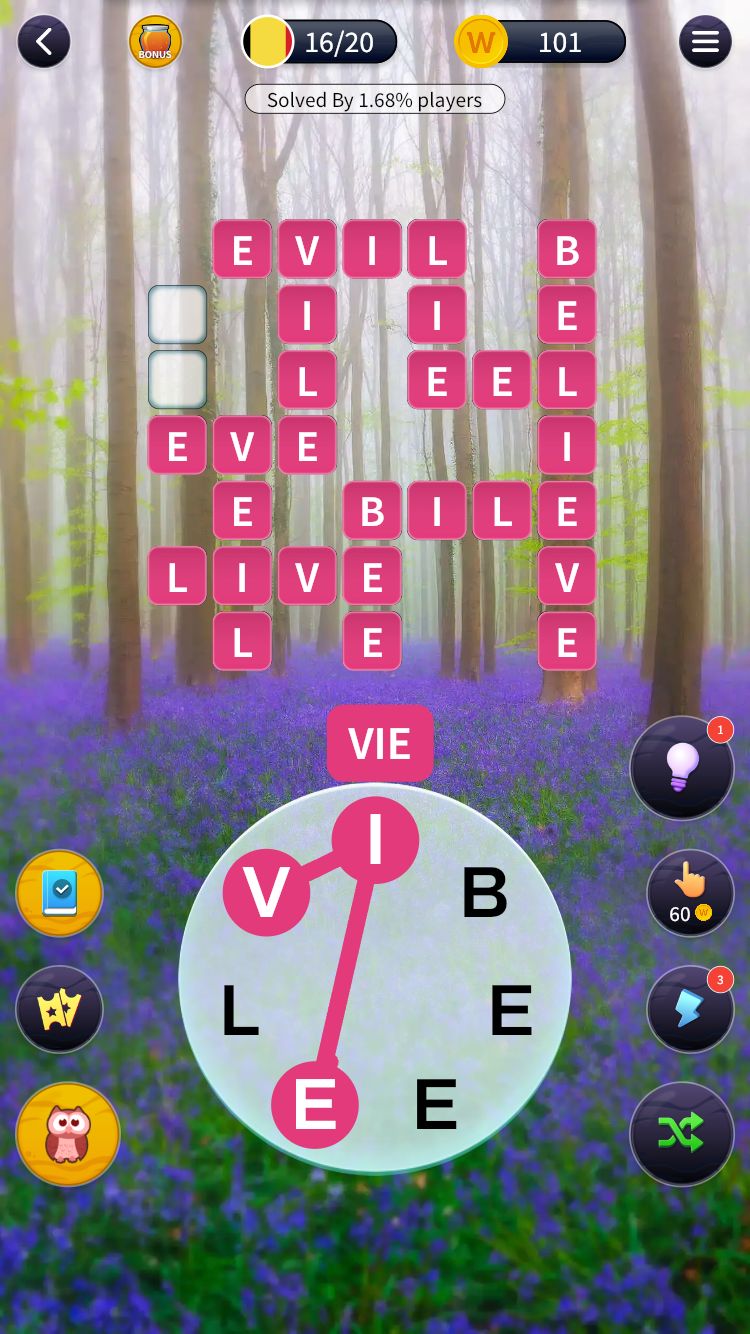Viewport: 750px width, 1334px height.
Task: Buy the pointing finger hint for 60 coins
Action: (x=690, y=893)
